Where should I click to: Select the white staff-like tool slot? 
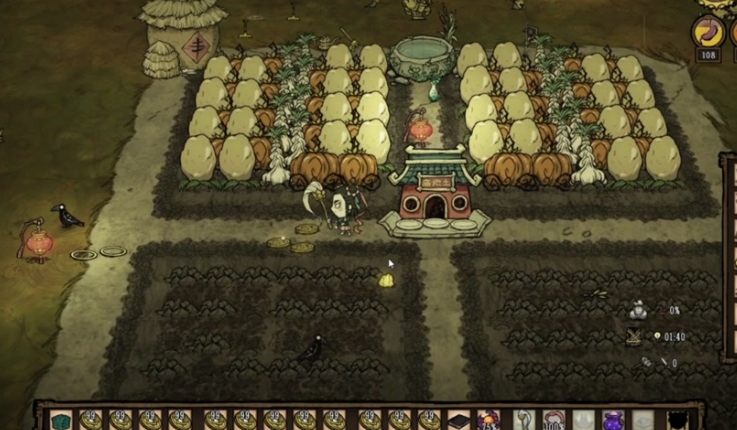tap(522, 420)
